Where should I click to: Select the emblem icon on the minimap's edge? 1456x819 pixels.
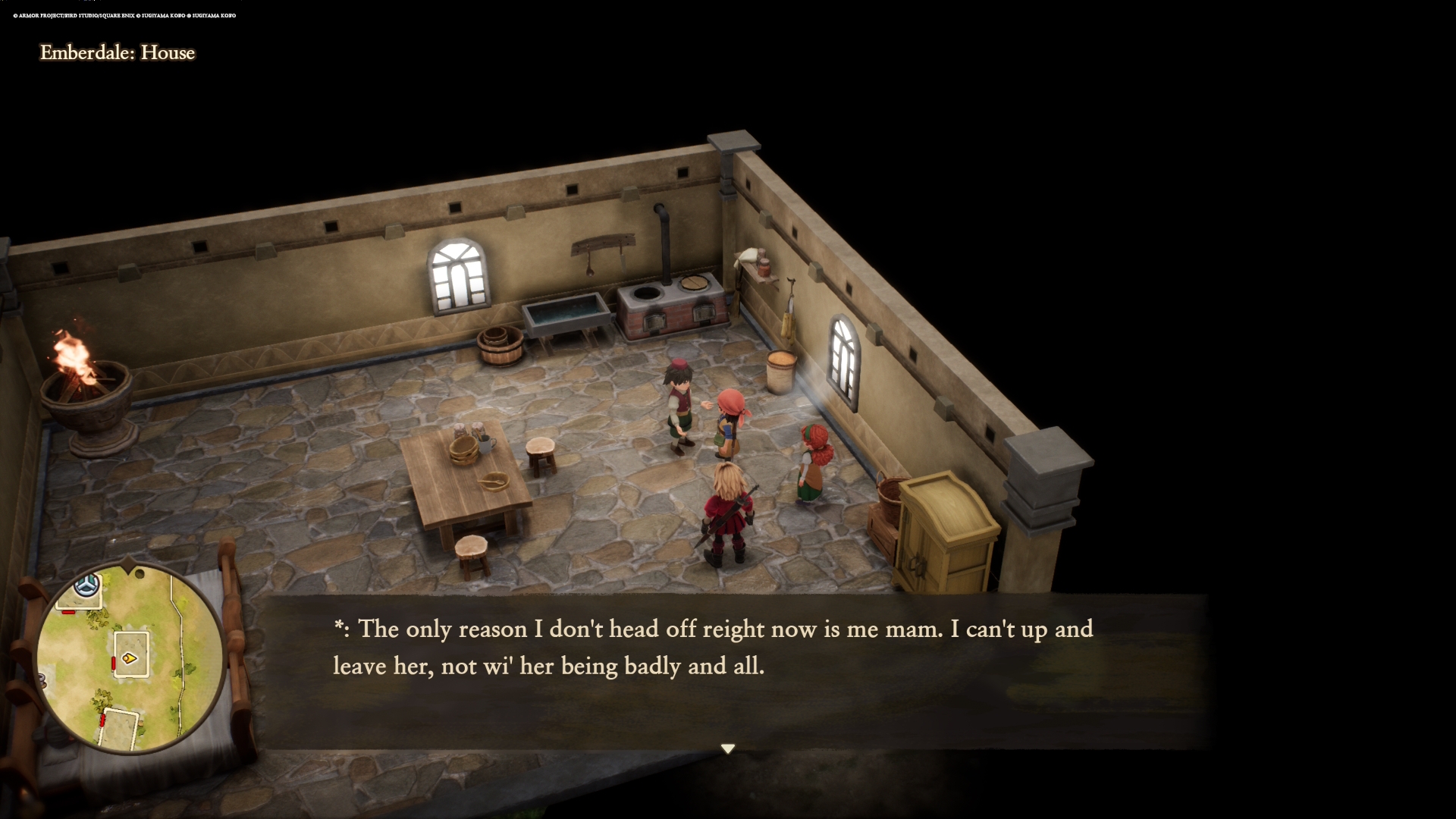(87, 585)
